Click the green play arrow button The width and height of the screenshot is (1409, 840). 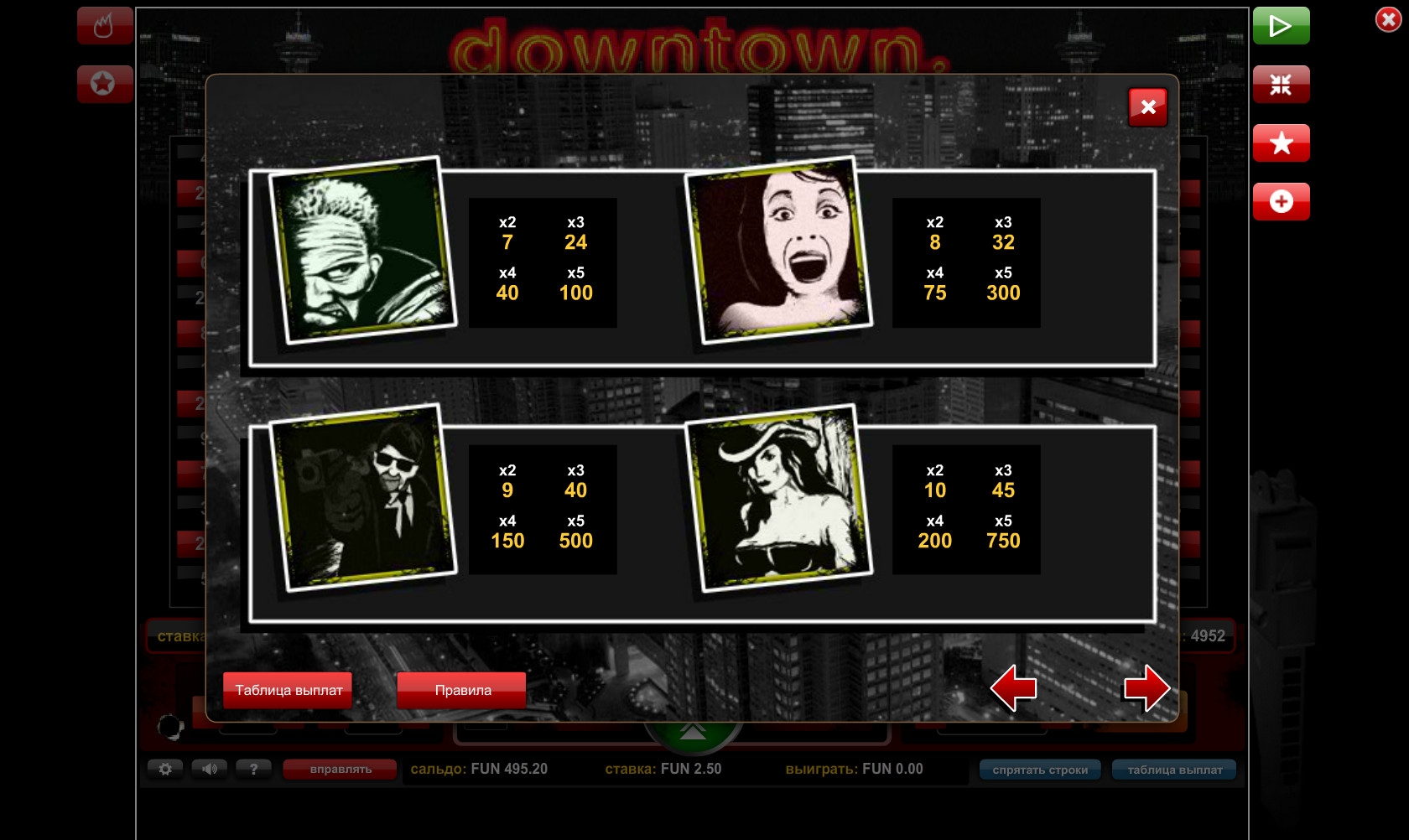click(x=1281, y=26)
